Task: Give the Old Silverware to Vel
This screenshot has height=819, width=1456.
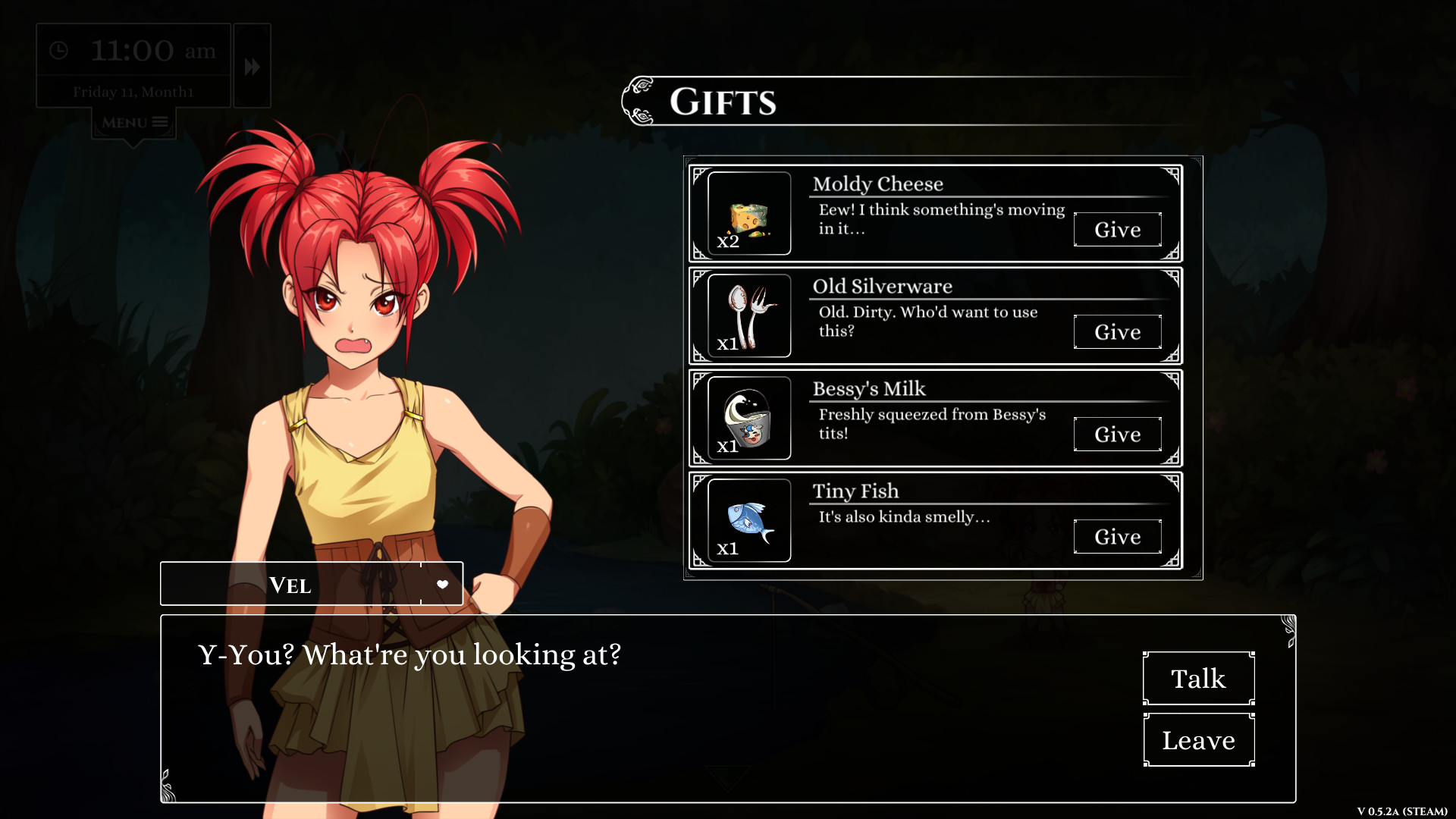Action: coord(1117,331)
